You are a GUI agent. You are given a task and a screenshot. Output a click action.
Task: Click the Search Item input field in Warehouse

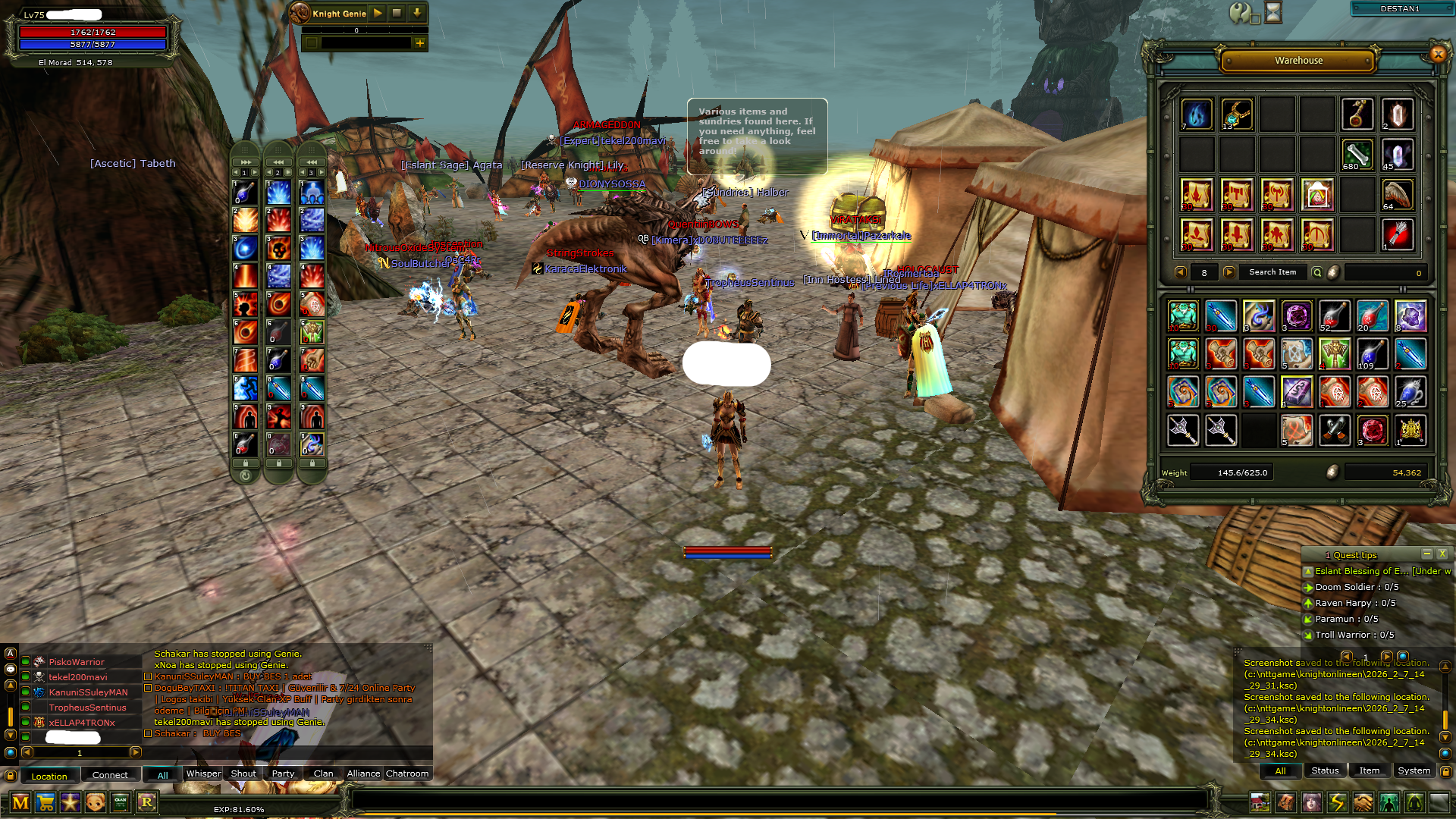1272,271
